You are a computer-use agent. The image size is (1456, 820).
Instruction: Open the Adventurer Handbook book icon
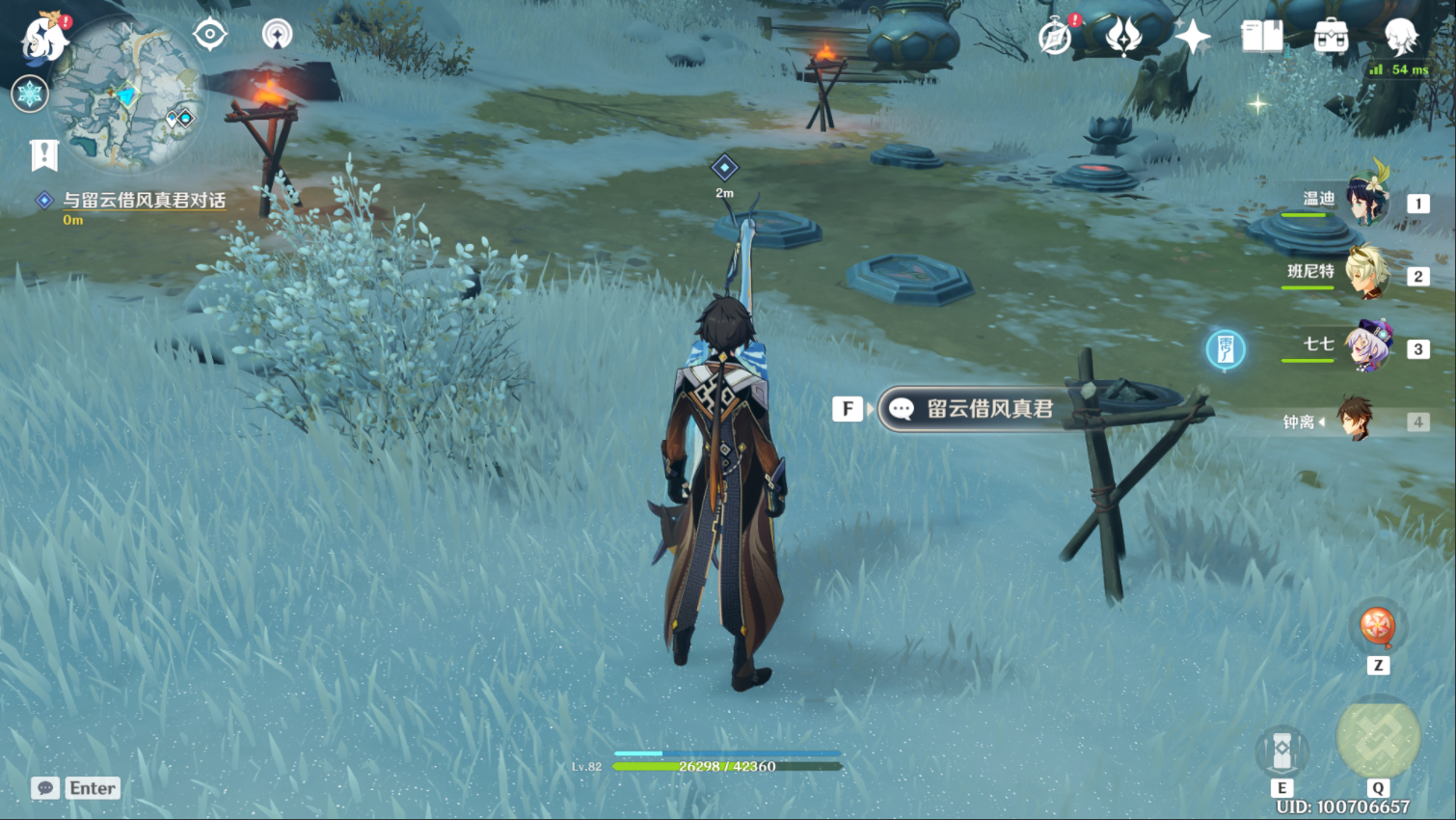(1262, 37)
